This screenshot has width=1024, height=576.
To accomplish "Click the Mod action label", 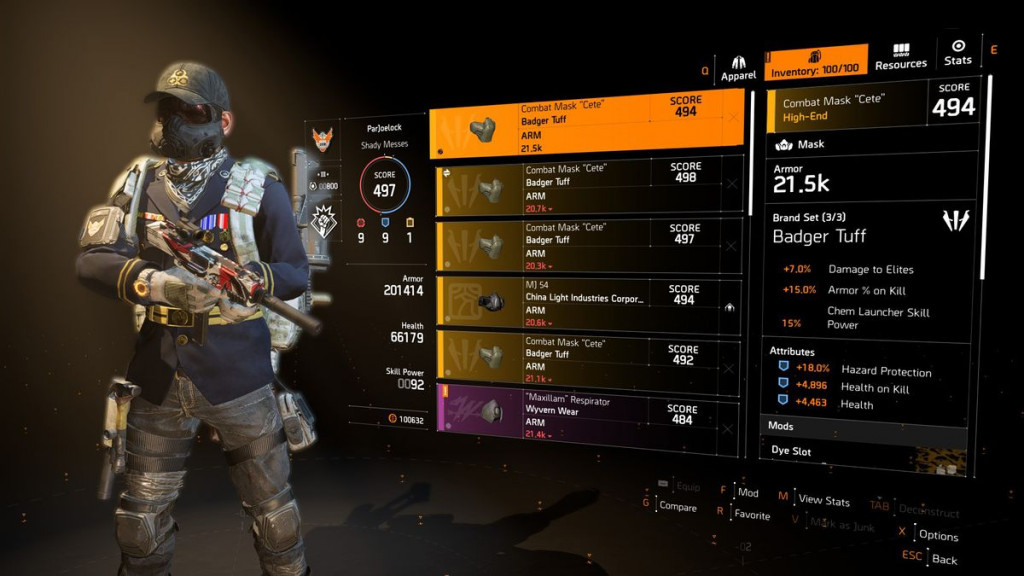I will pyautogui.click(x=748, y=493).
